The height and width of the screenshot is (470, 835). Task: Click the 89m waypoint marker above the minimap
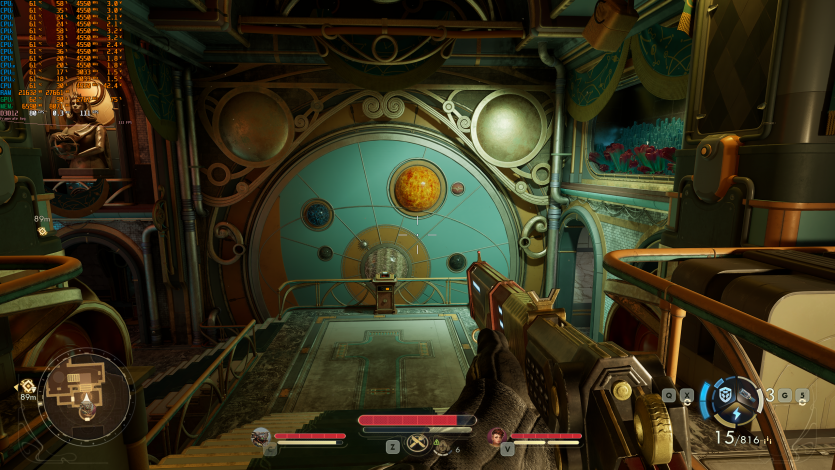43,230
